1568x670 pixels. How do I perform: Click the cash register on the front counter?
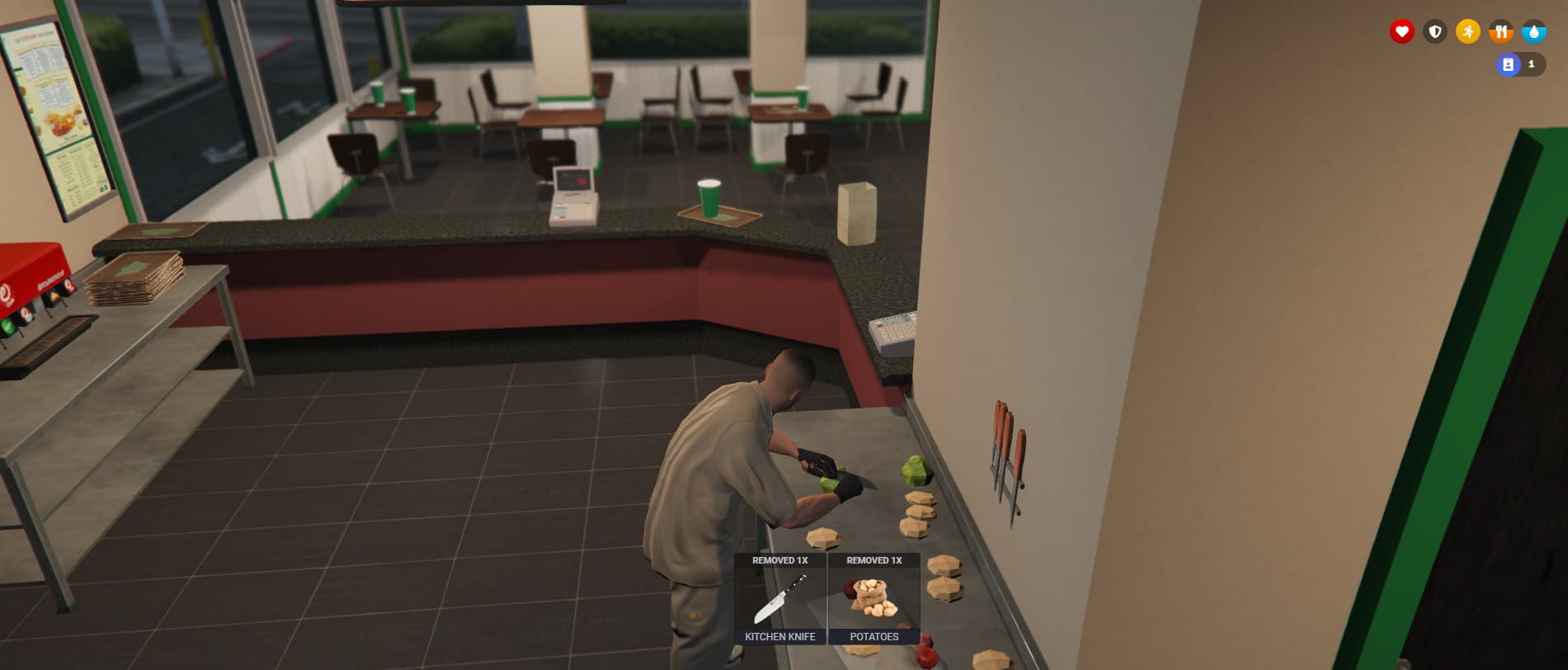[572, 198]
